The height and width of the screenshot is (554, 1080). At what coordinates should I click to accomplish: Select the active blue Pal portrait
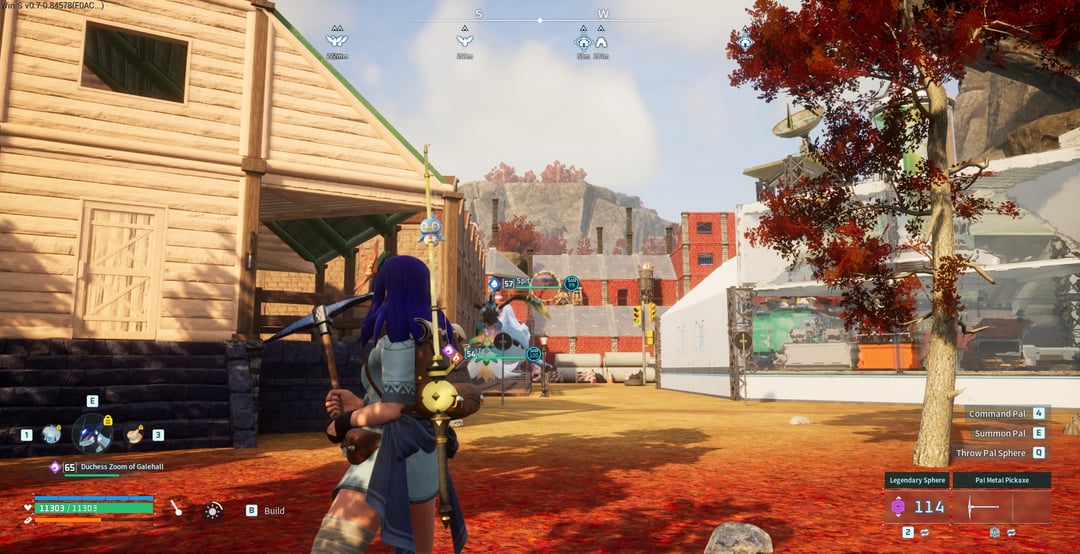92,433
